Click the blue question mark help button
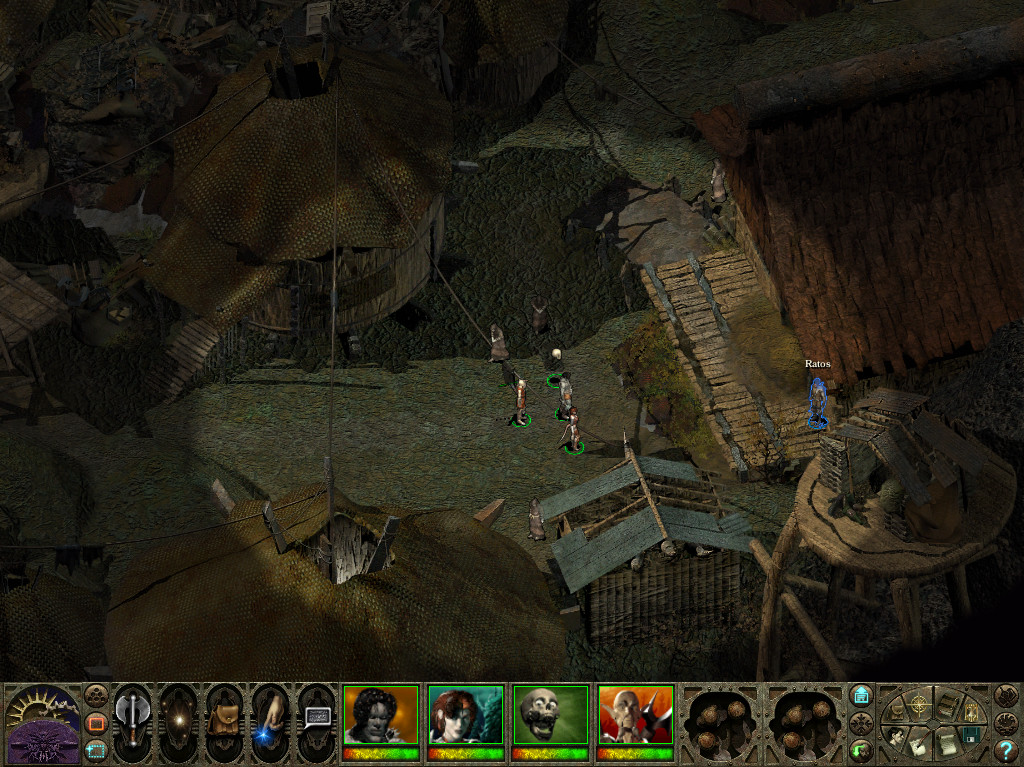1024x767 pixels. click(1006, 750)
